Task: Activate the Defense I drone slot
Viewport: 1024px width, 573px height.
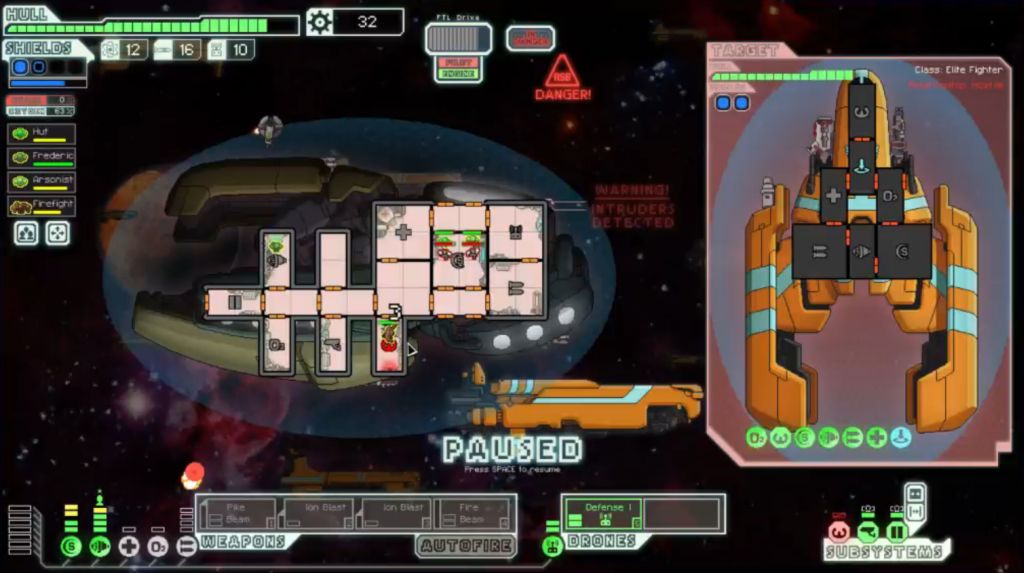Action: click(602, 514)
